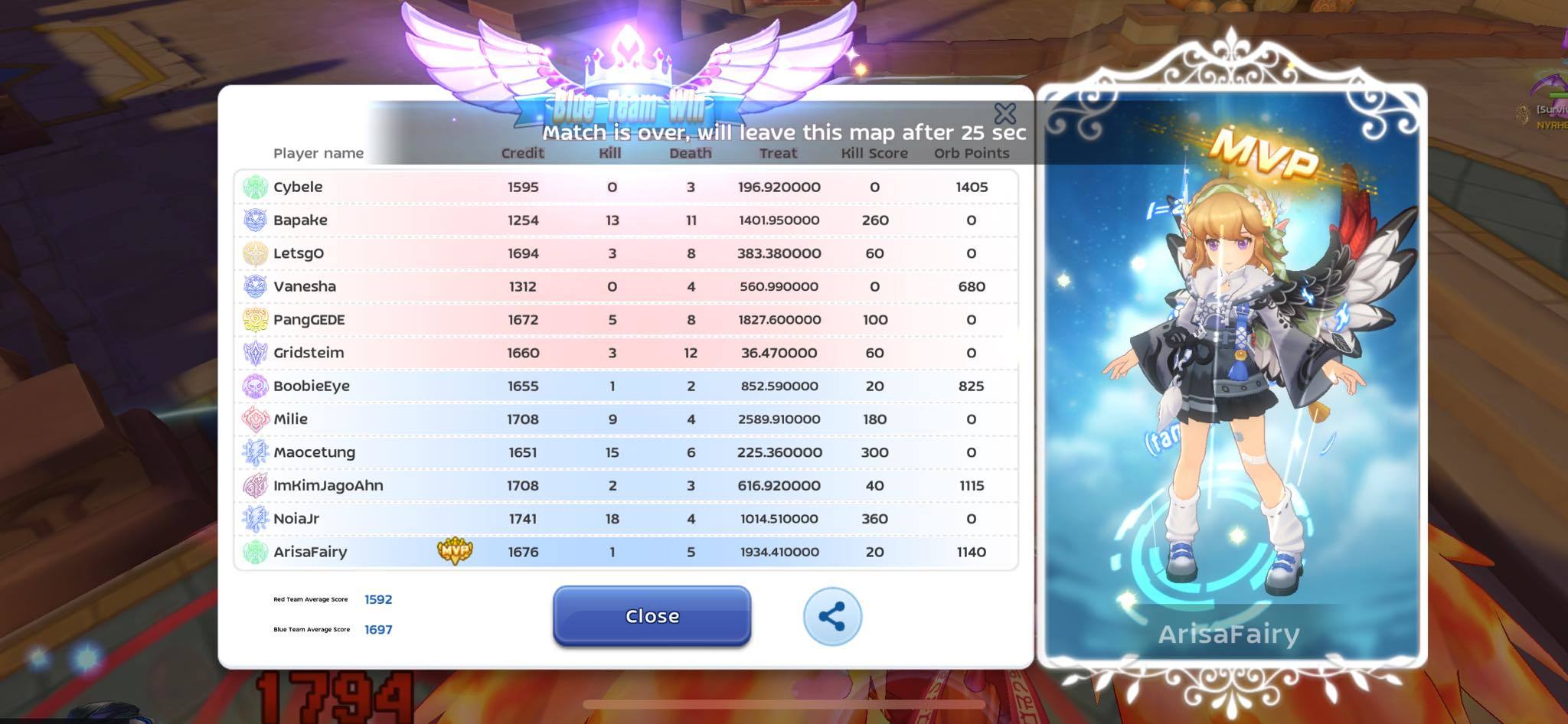Click the Orb Points column header
Image resolution: width=1568 pixels, height=724 pixels.
pos(970,152)
